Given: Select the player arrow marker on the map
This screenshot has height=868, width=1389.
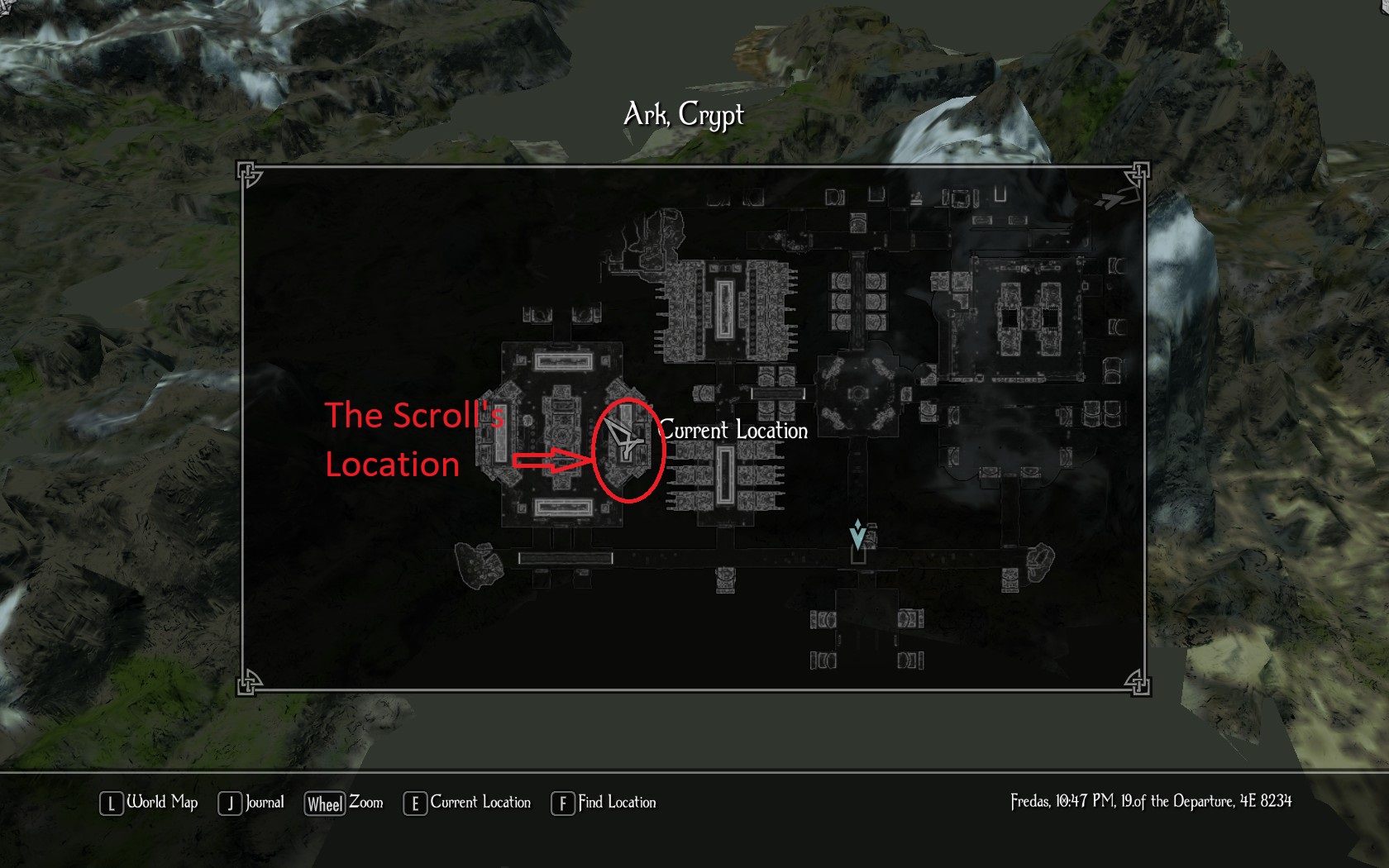Looking at the screenshot, I should pos(623,436).
